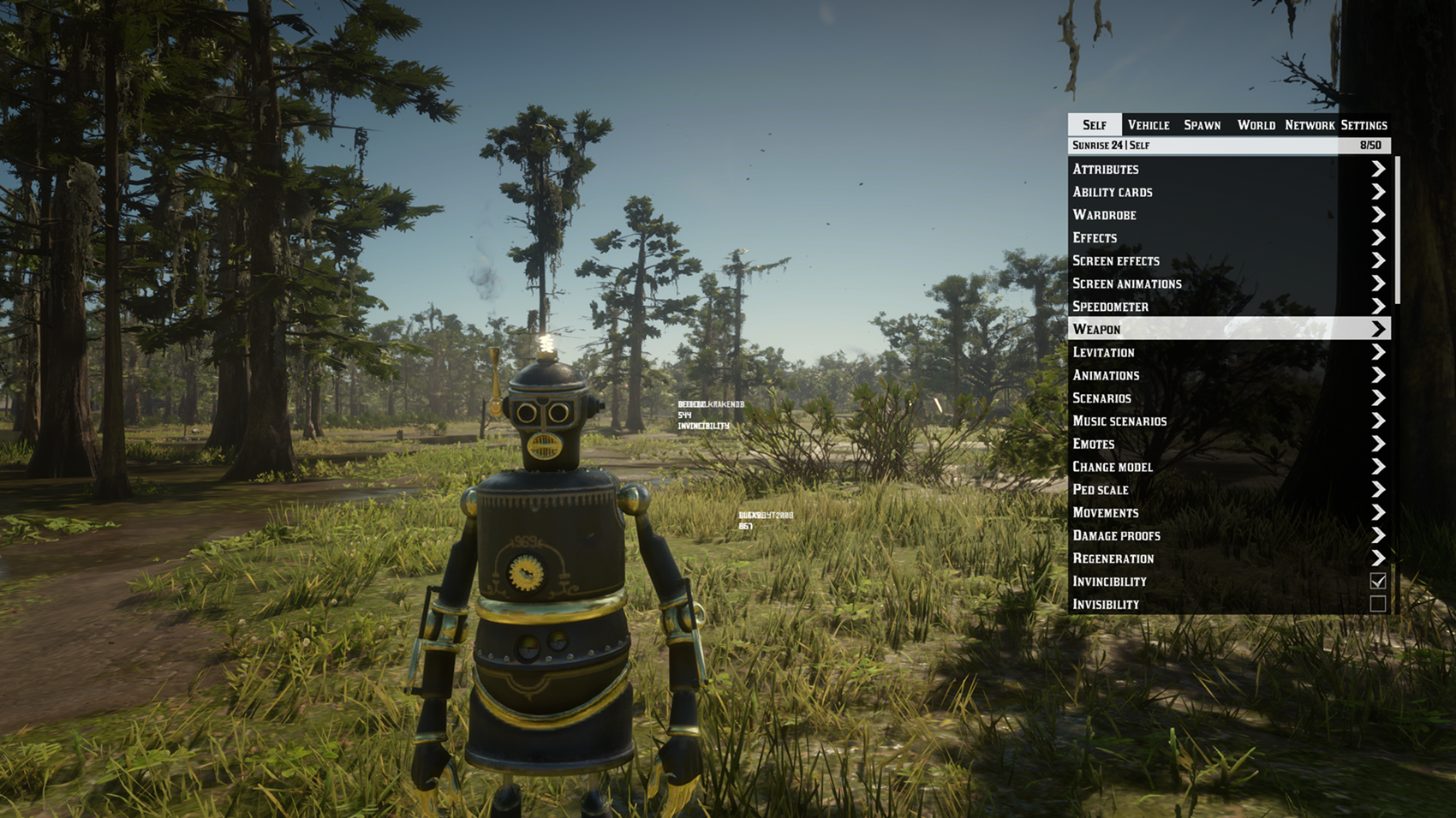Enable the Invisibility checkbox
Viewport: 1456px width, 818px height.
[x=1377, y=605]
